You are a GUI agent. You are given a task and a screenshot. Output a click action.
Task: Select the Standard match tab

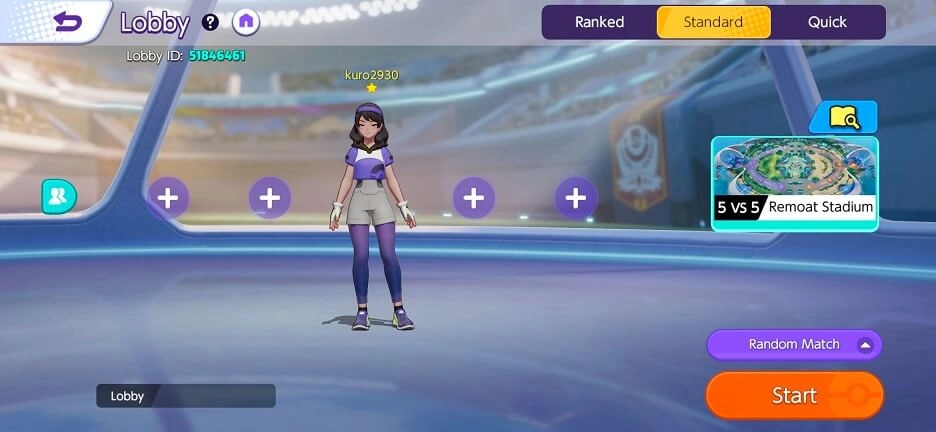point(713,22)
